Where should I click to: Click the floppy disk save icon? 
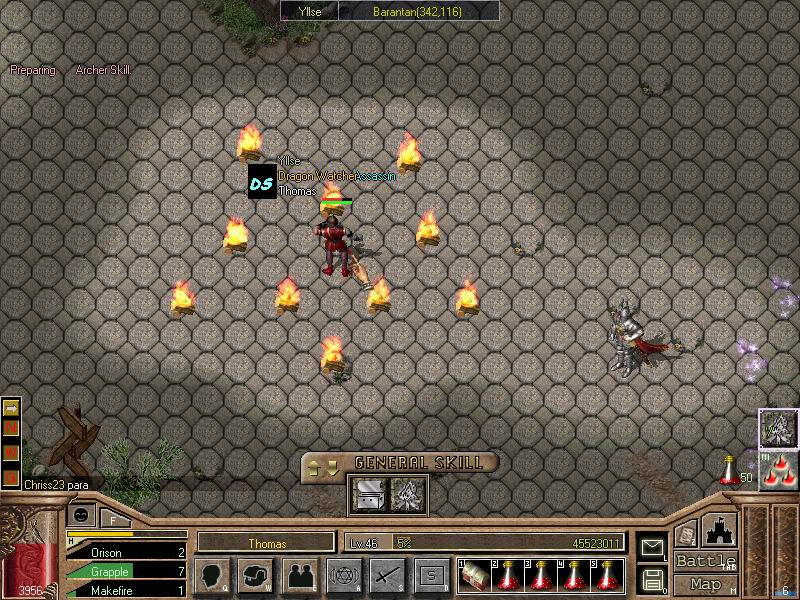point(651,579)
